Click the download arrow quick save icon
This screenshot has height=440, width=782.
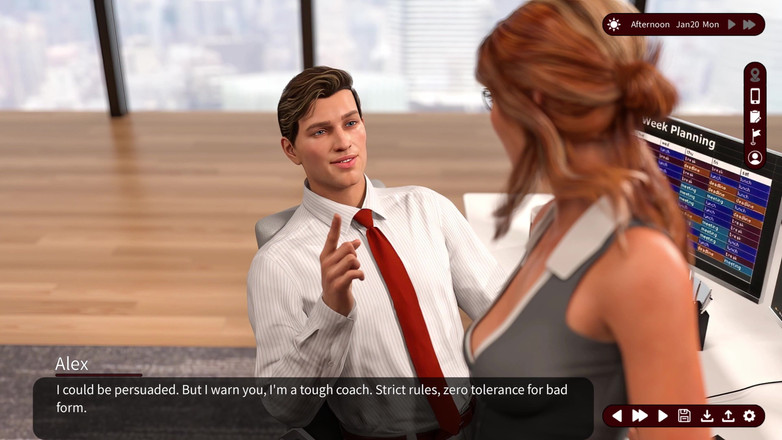(x=706, y=416)
